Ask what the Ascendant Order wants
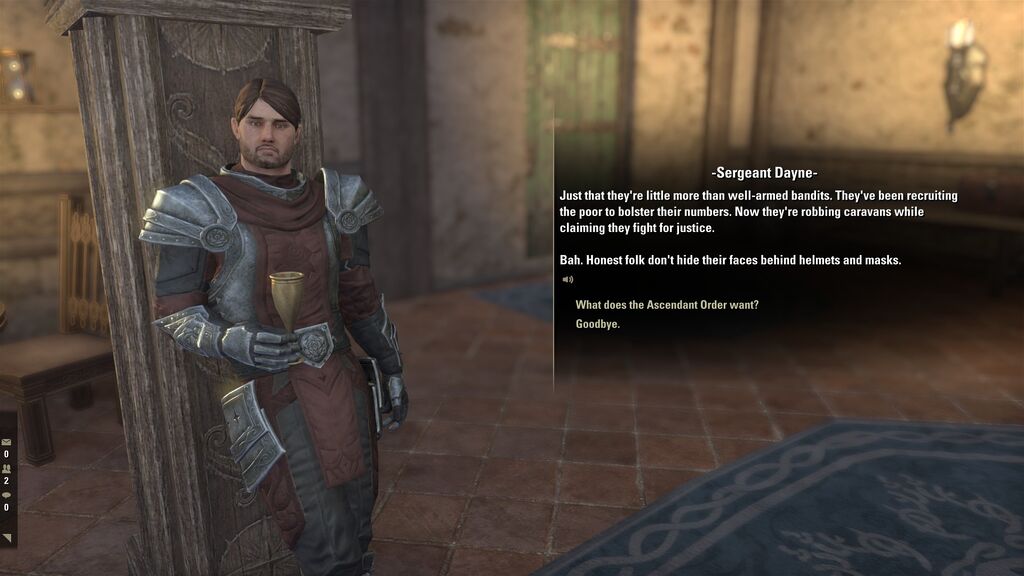Viewport: 1024px width, 576px height. (666, 305)
